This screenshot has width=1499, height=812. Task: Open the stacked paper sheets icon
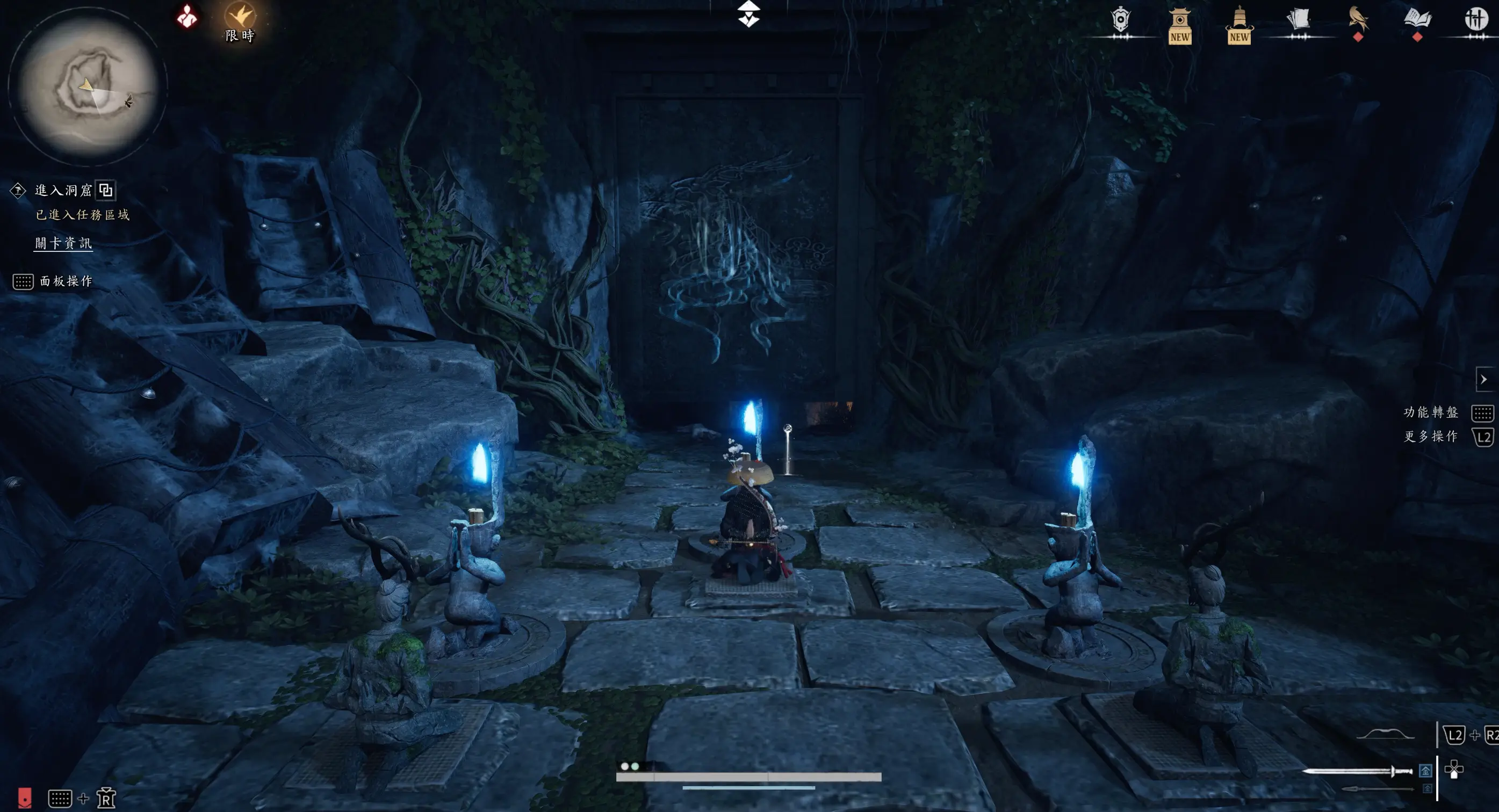point(1298,20)
